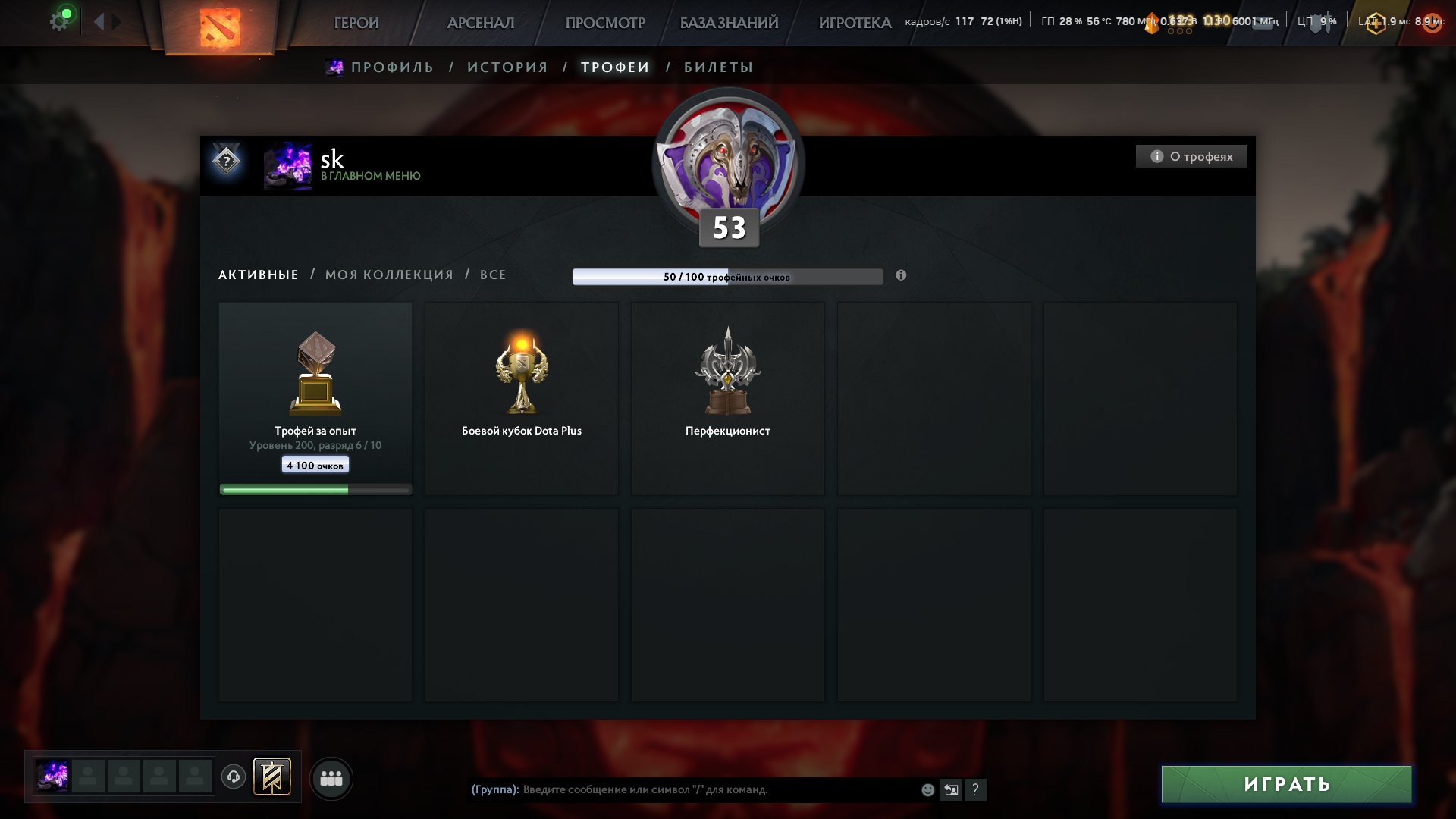Select the АКТИВНЫЕ trophy filter
Screen dimensions: 1456x819
coord(257,275)
